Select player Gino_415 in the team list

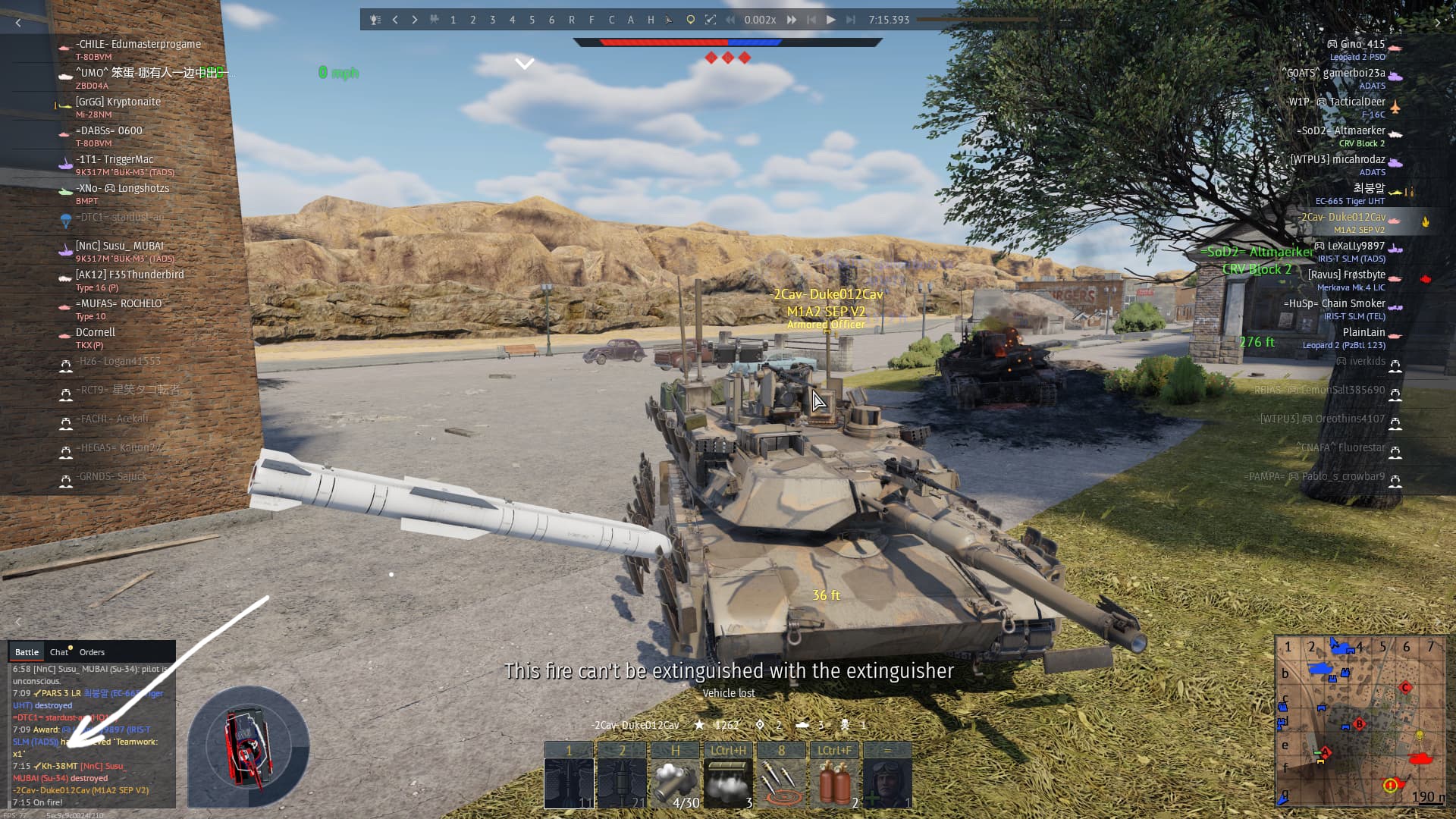point(1362,44)
